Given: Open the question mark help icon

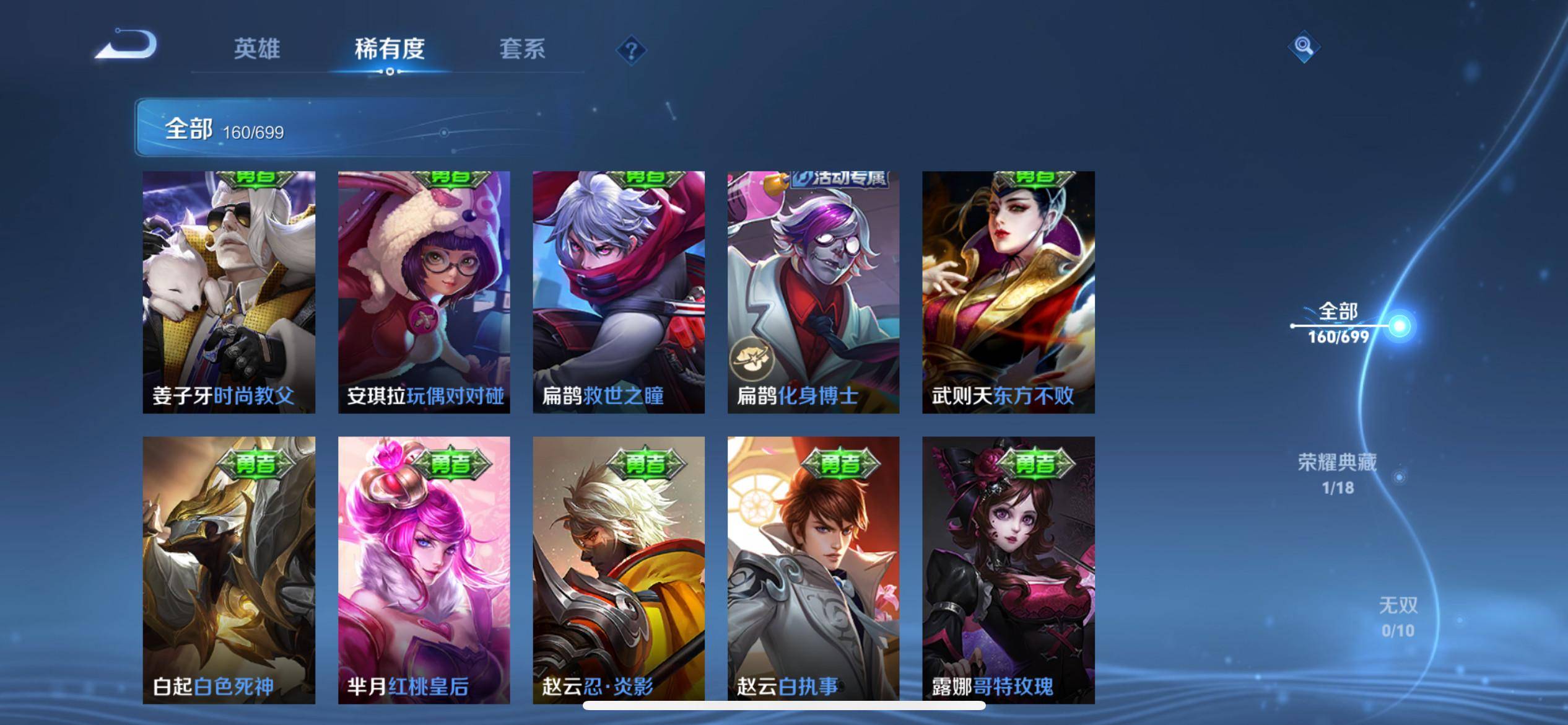Looking at the screenshot, I should click(x=631, y=50).
